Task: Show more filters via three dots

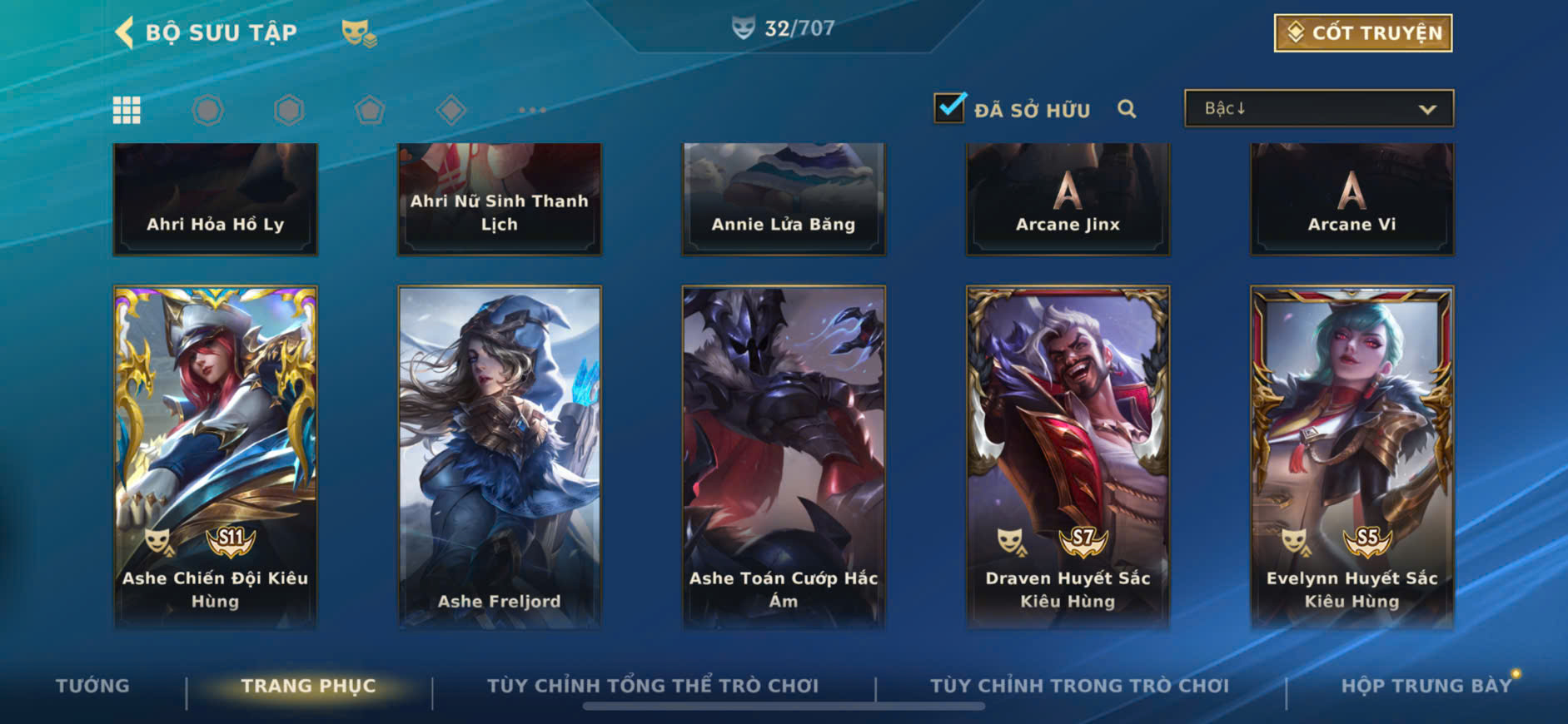Action: point(532,110)
